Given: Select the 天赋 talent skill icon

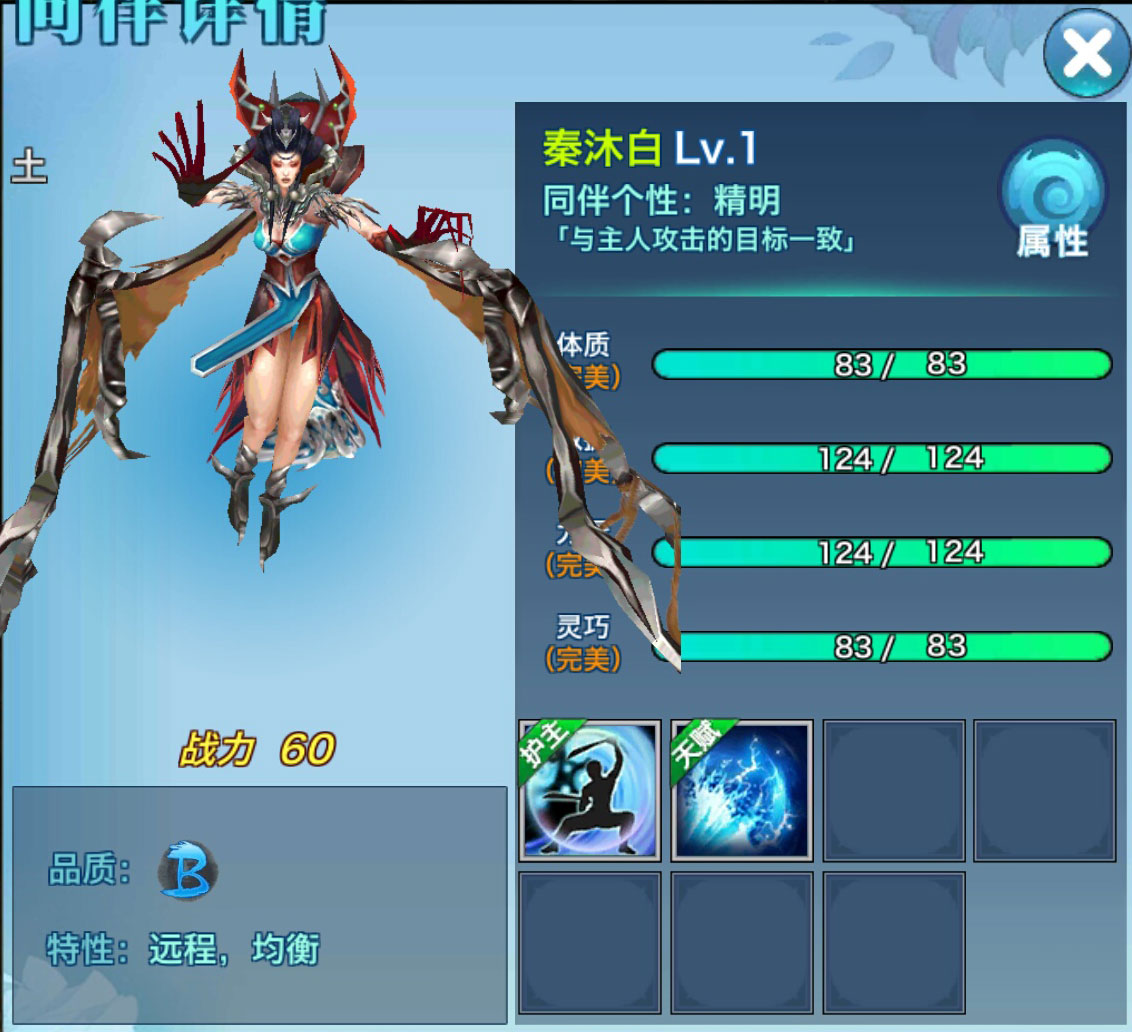Looking at the screenshot, I should [x=741, y=790].
